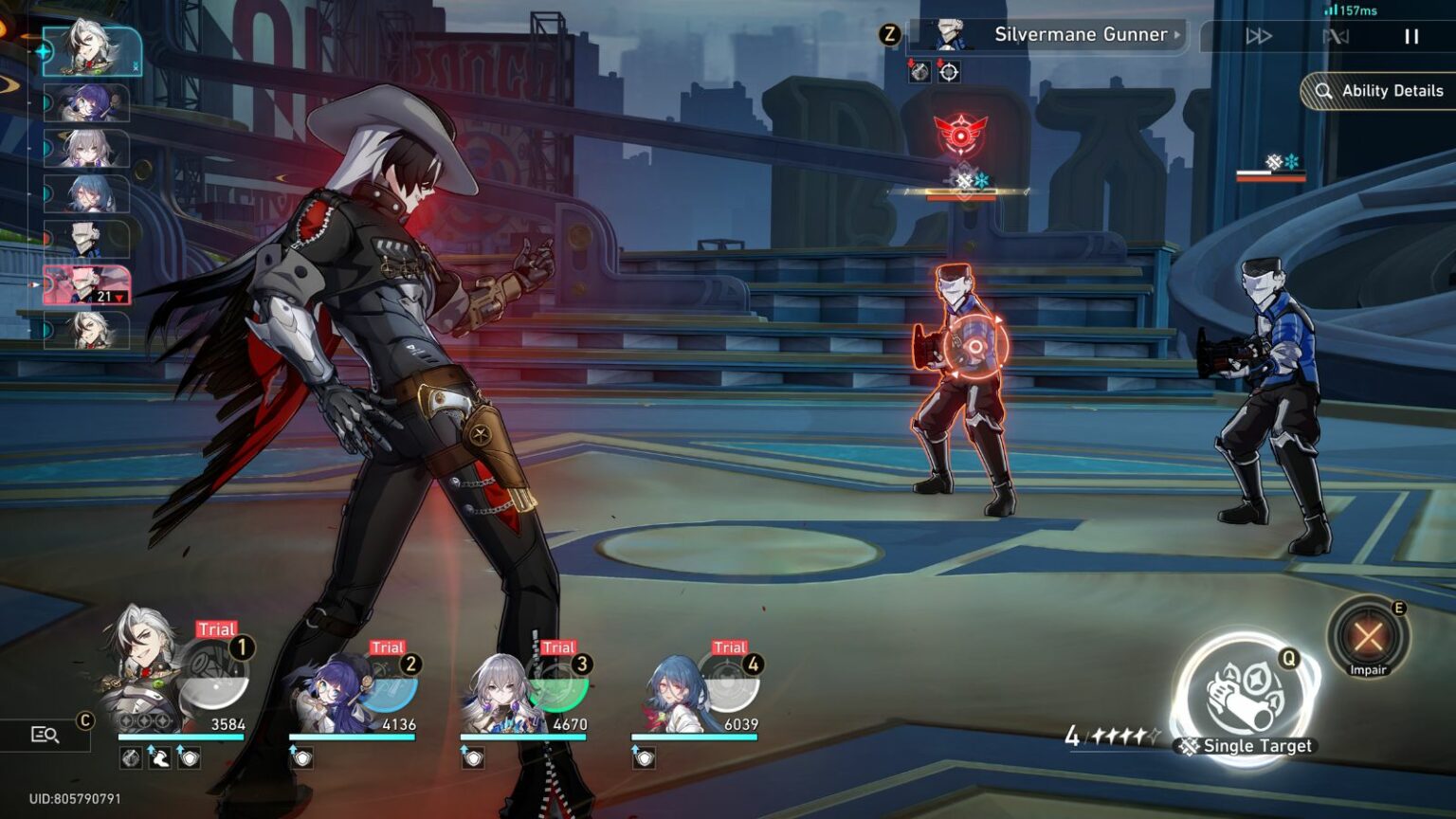Click the defense-down debuff icon under Silvermane Gunner
1456x819 pixels.
[920, 72]
